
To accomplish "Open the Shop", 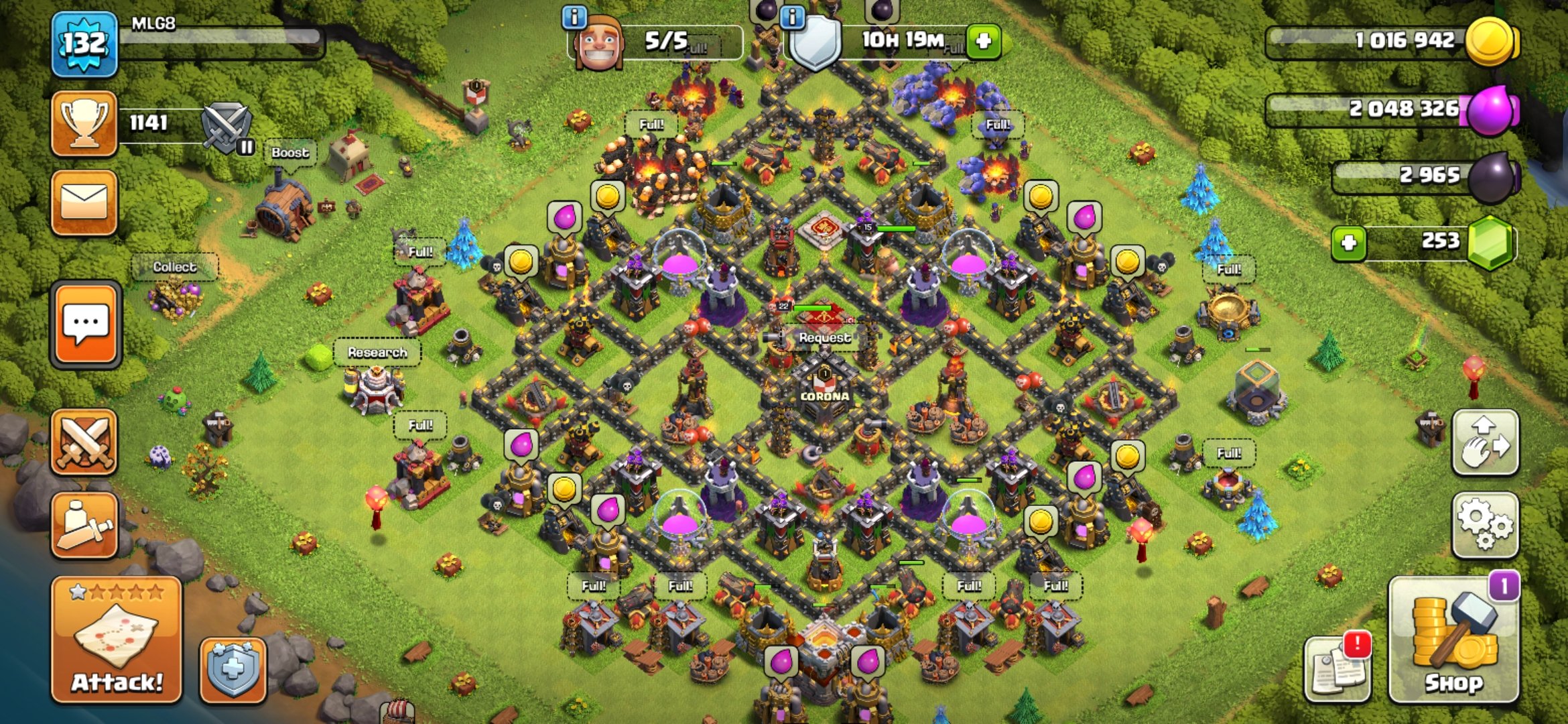I will point(1453,641).
